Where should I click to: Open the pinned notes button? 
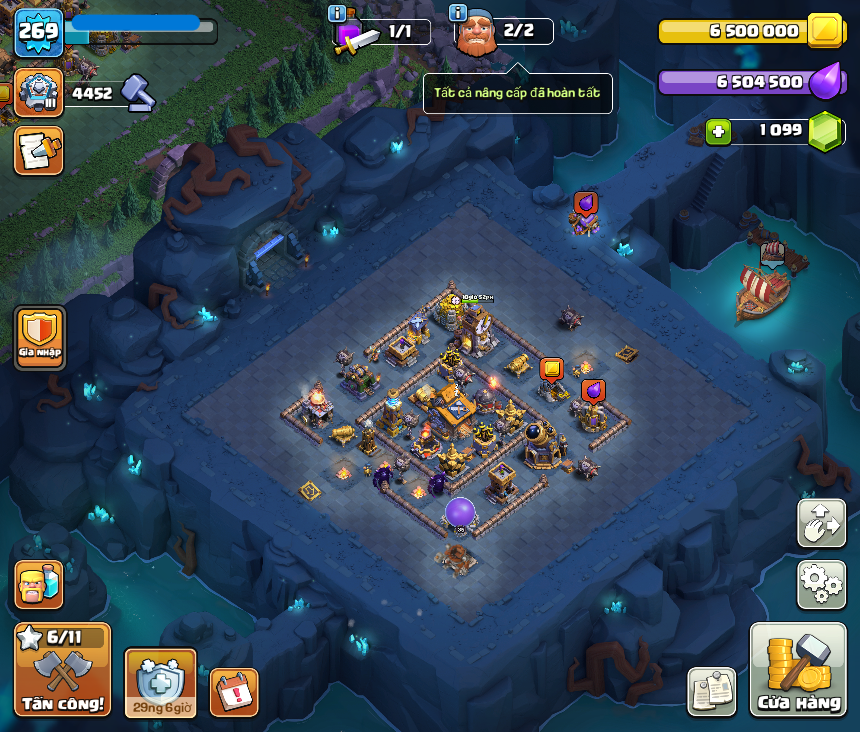712,691
